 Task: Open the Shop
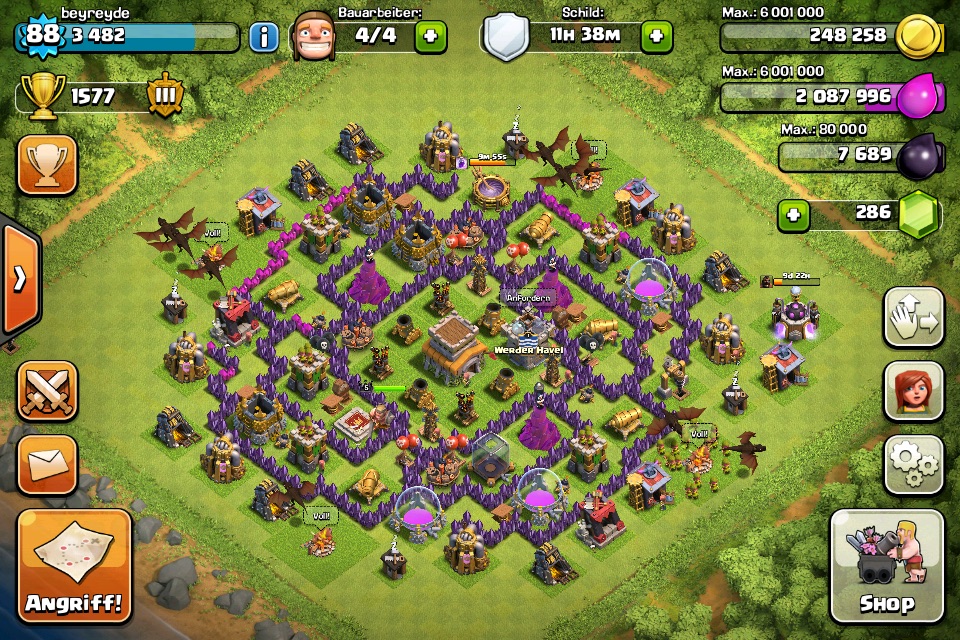[886, 566]
